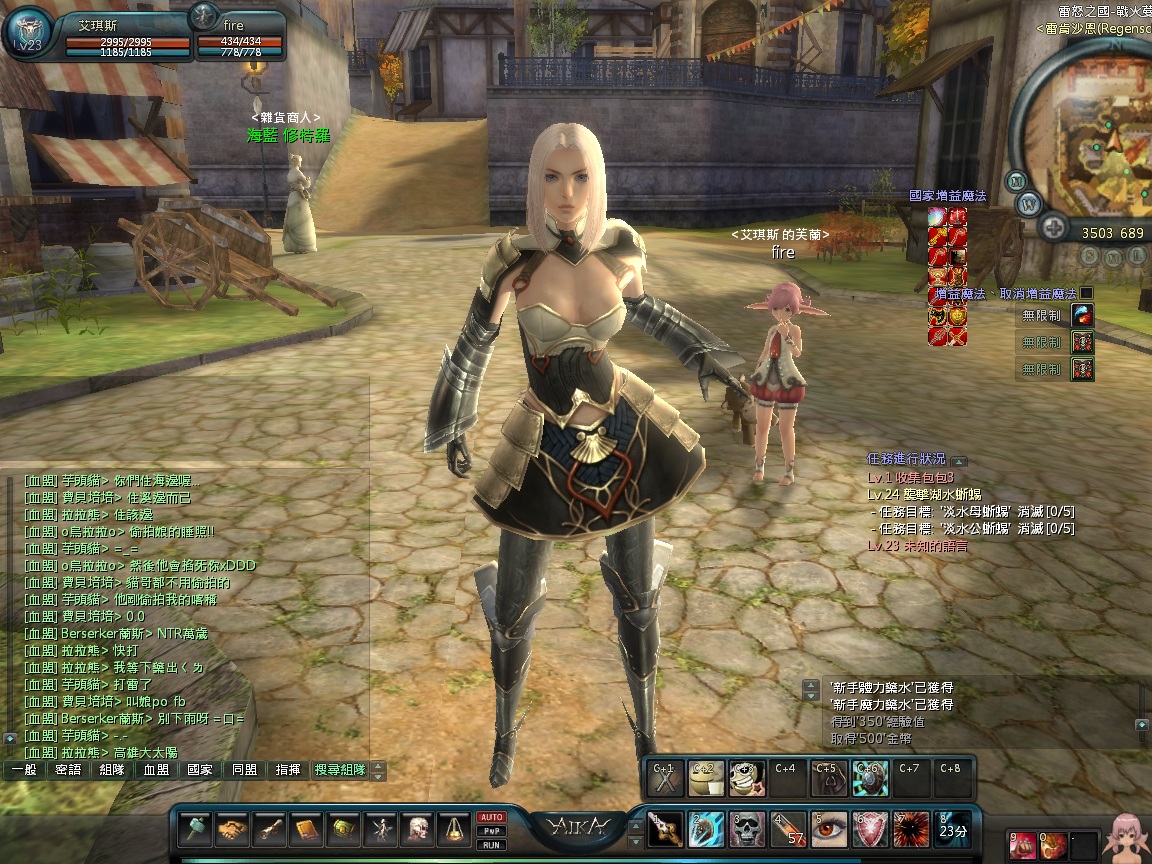
Task: Click the balance scales menu icon
Action: pyautogui.click(x=455, y=829)
